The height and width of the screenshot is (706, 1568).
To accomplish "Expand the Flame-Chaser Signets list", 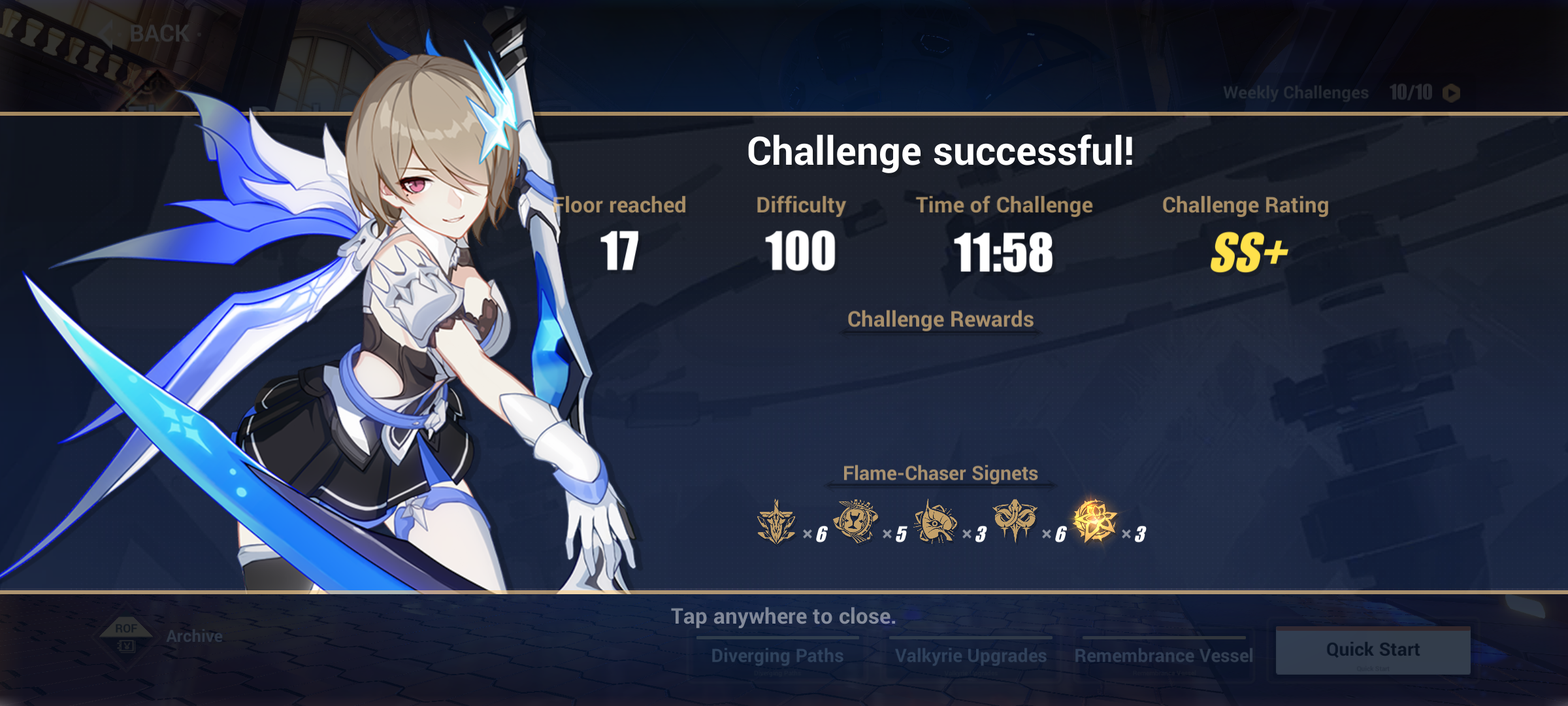I will 941,473.
